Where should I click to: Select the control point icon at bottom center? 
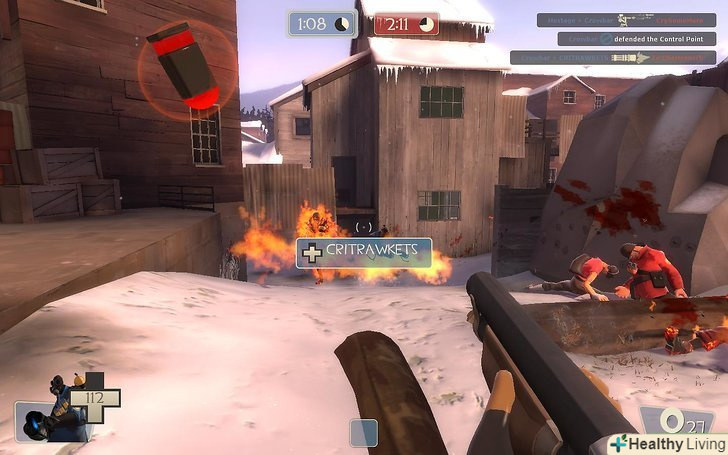point(363,432)
